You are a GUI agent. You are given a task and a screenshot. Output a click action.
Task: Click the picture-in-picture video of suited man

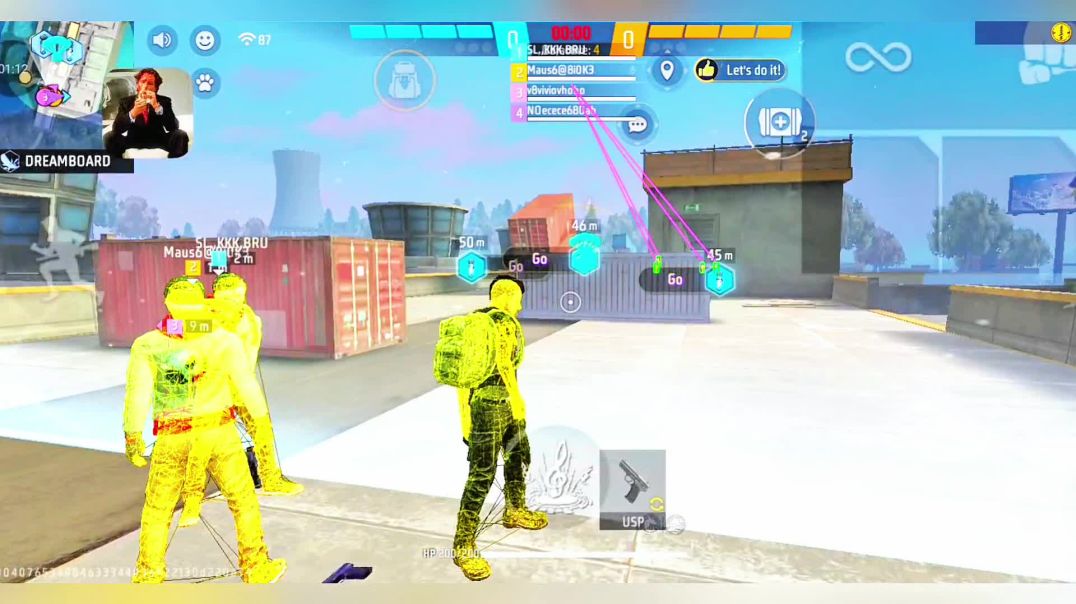(x=148, y=112)
